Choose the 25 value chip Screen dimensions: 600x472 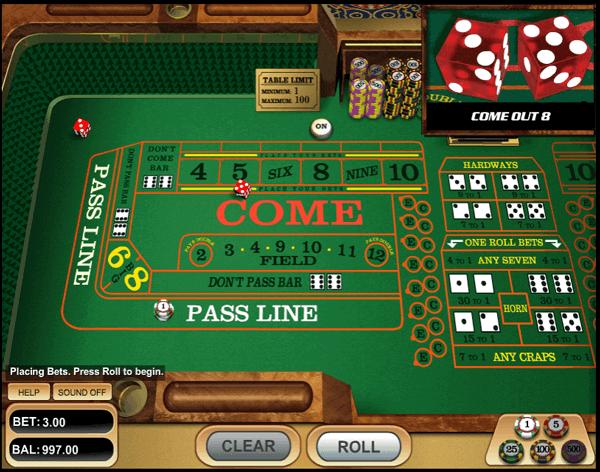514,450
